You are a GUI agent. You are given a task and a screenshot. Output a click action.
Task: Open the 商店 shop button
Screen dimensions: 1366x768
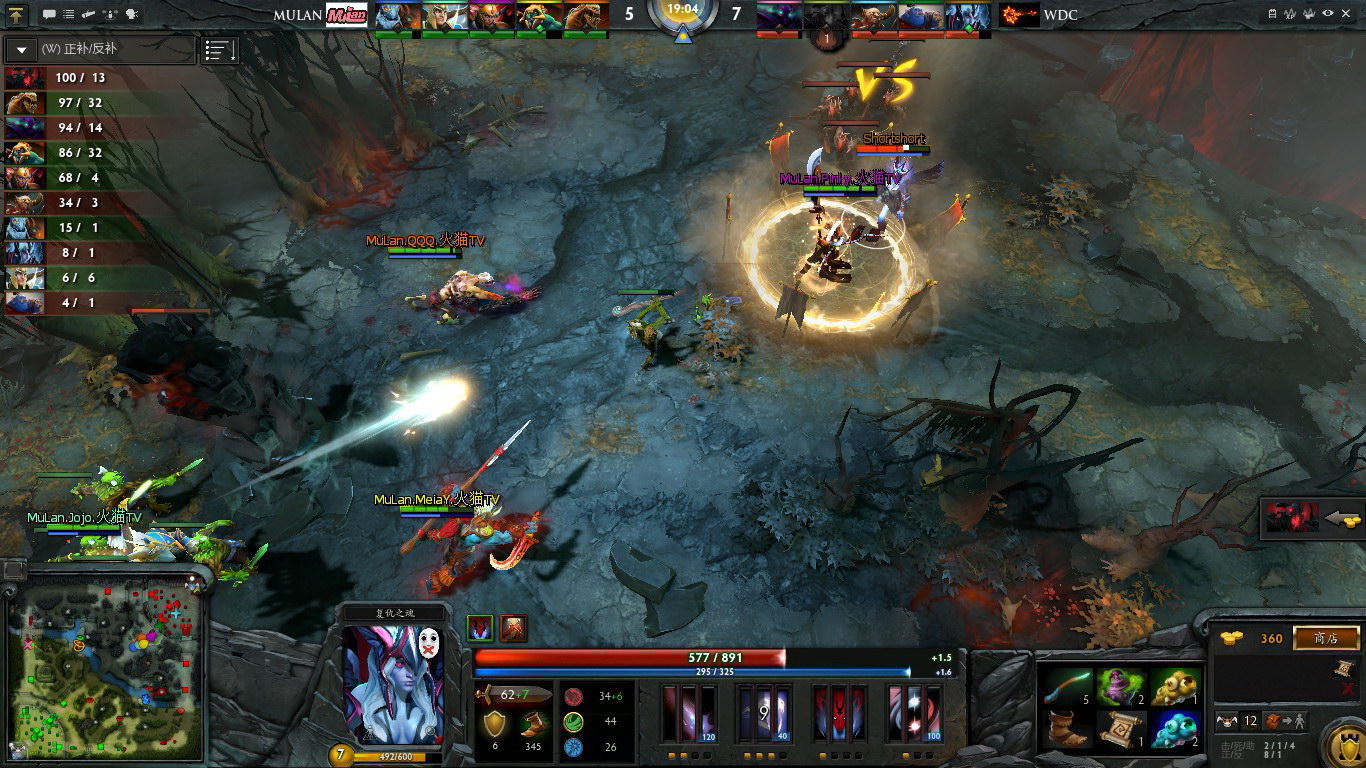tap(1326, 638)
